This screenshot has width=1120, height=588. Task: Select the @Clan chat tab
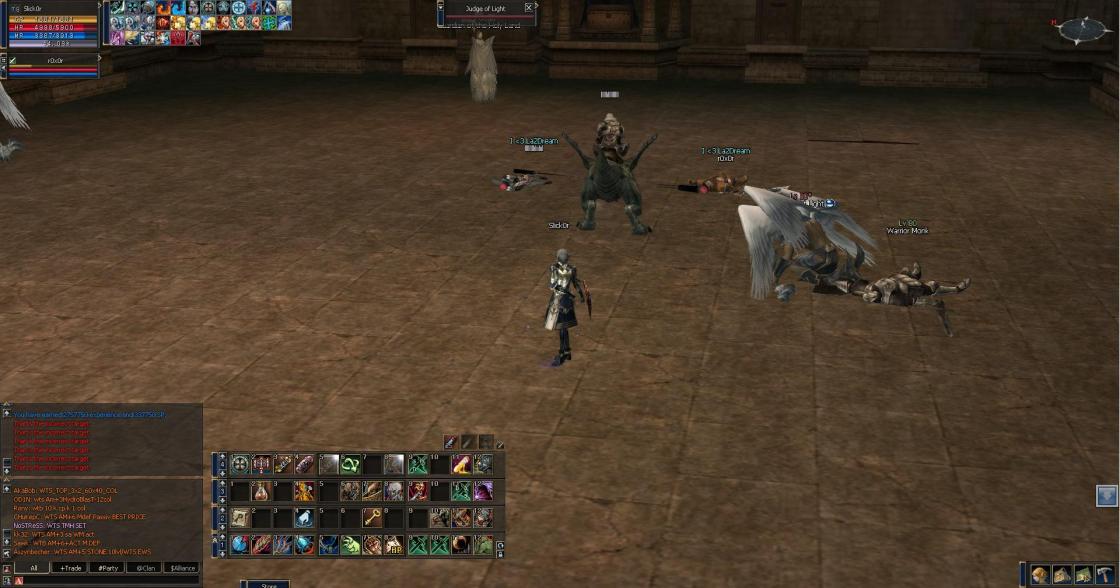tap(146, 568)
